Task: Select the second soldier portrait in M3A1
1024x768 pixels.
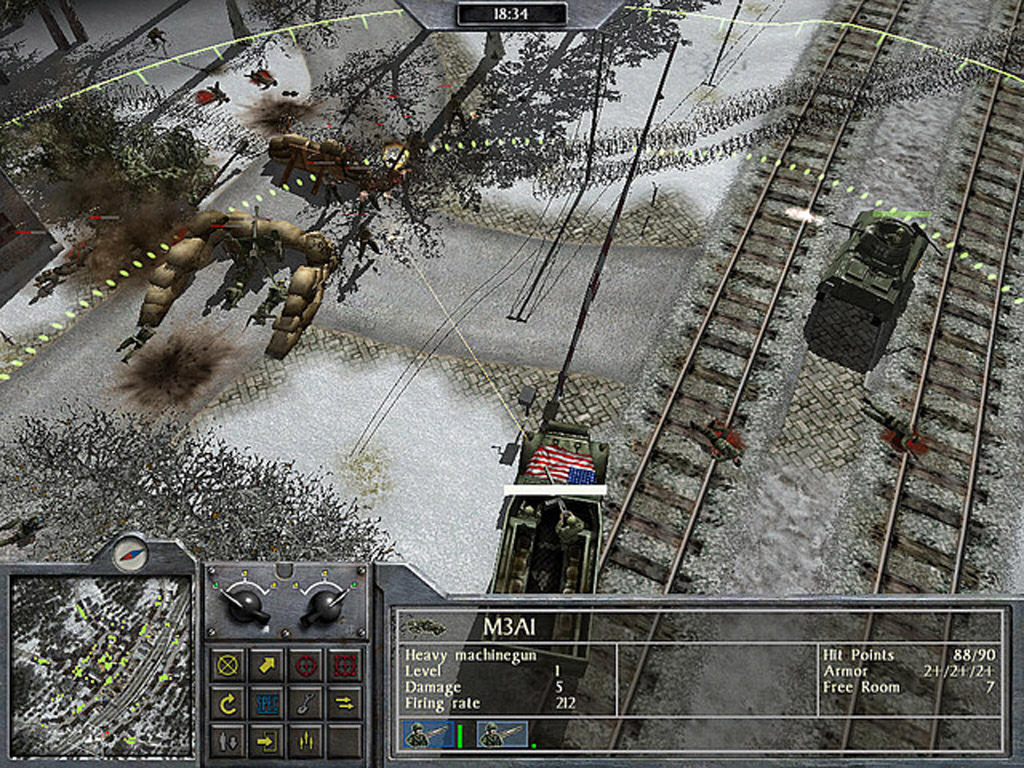Action: click(501, 735)
